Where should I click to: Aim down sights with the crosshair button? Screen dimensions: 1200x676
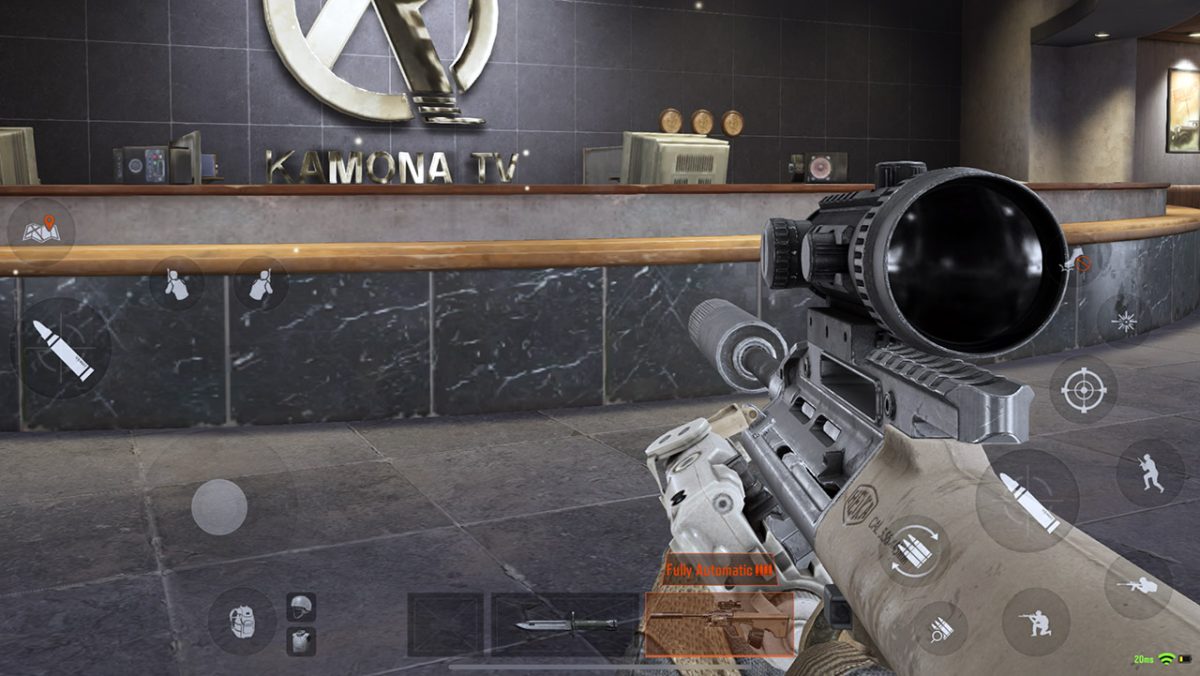tap(1083, 388)
